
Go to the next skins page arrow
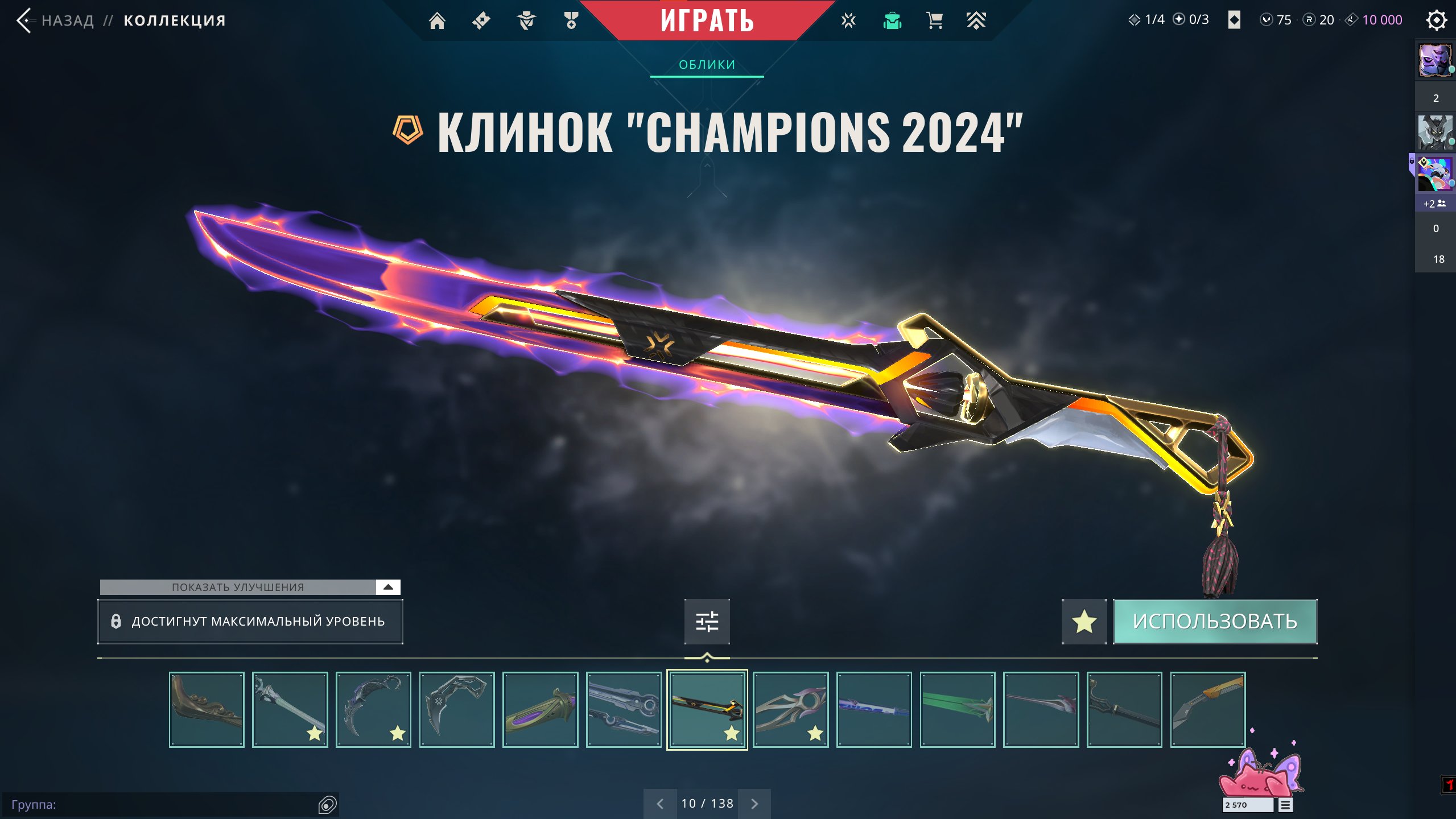click(754, 804)
